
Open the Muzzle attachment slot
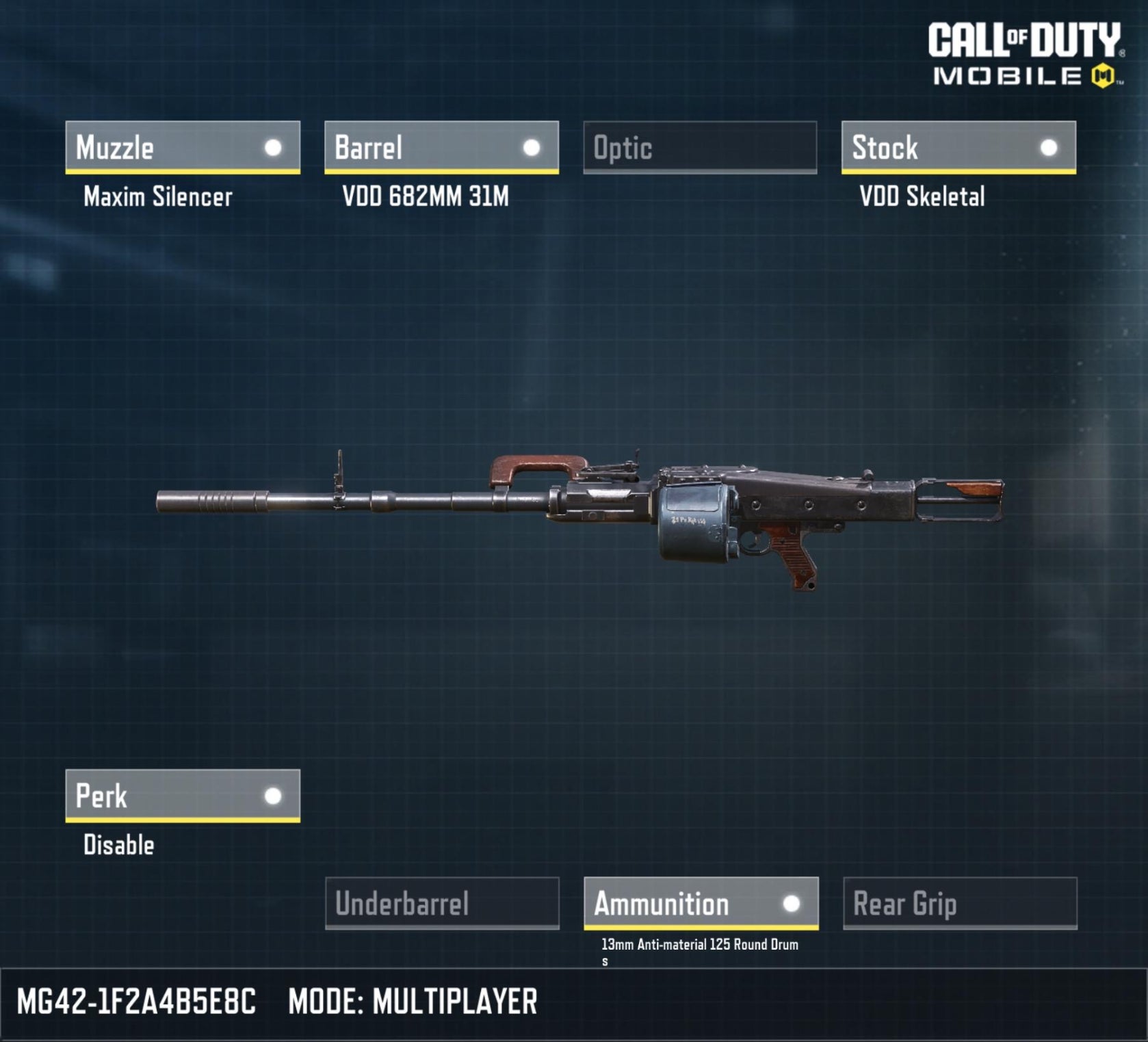tap(183, 147)
